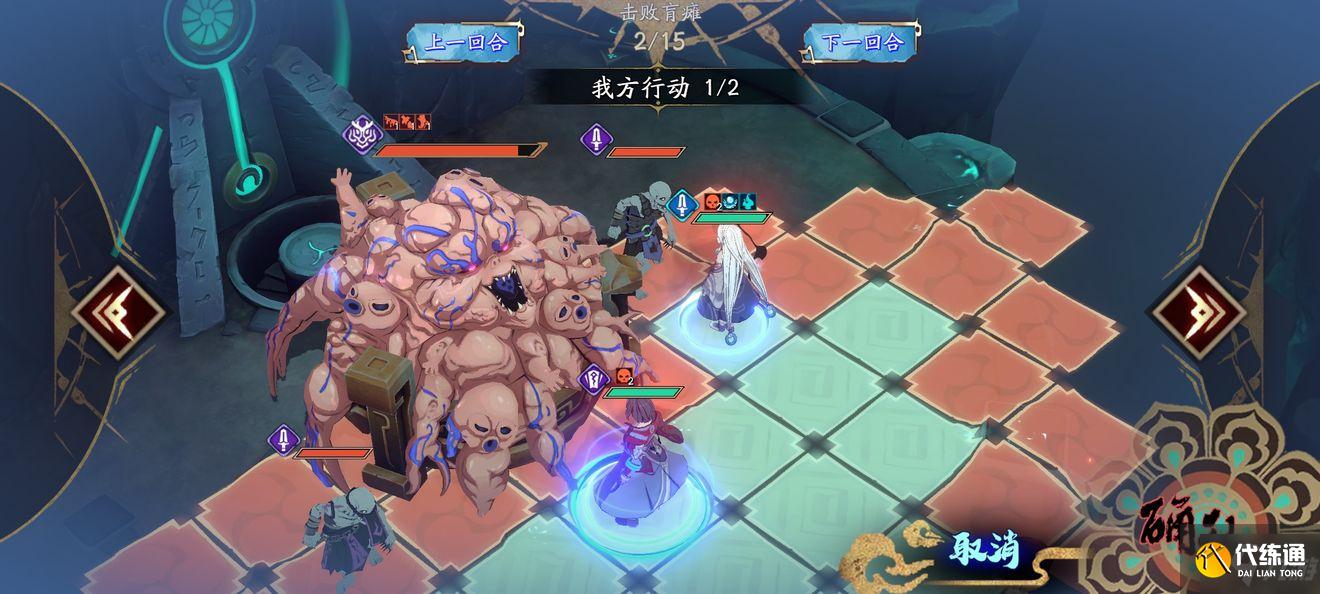Click the left double-chevron diamond arrow
Image resolution: width=1320 pixels, height=594 pixels.
tap(120, 312)
